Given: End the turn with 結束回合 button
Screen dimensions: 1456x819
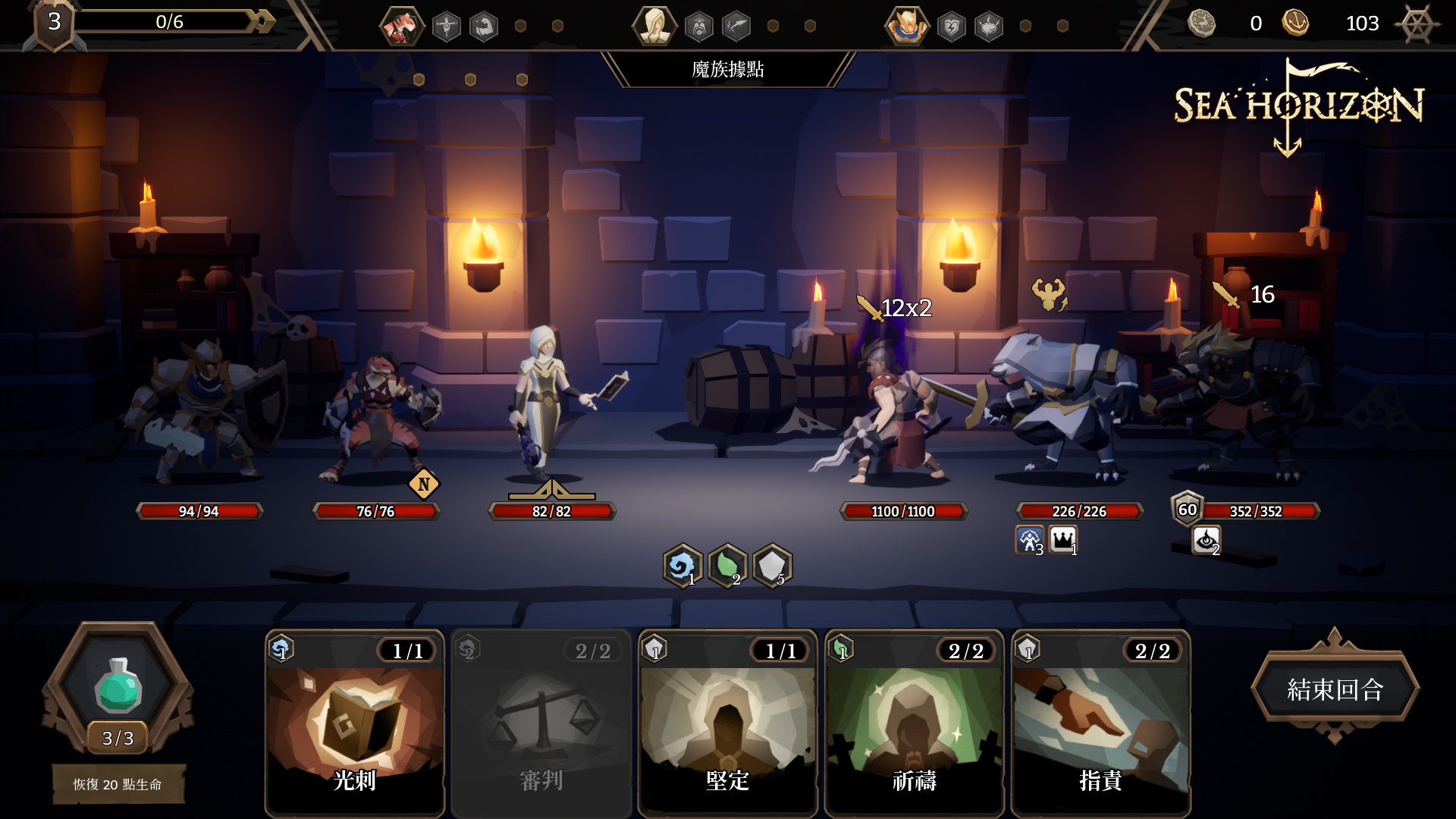Looking at the screenshot, I should pyautogui.click(x=1335, y=689).
